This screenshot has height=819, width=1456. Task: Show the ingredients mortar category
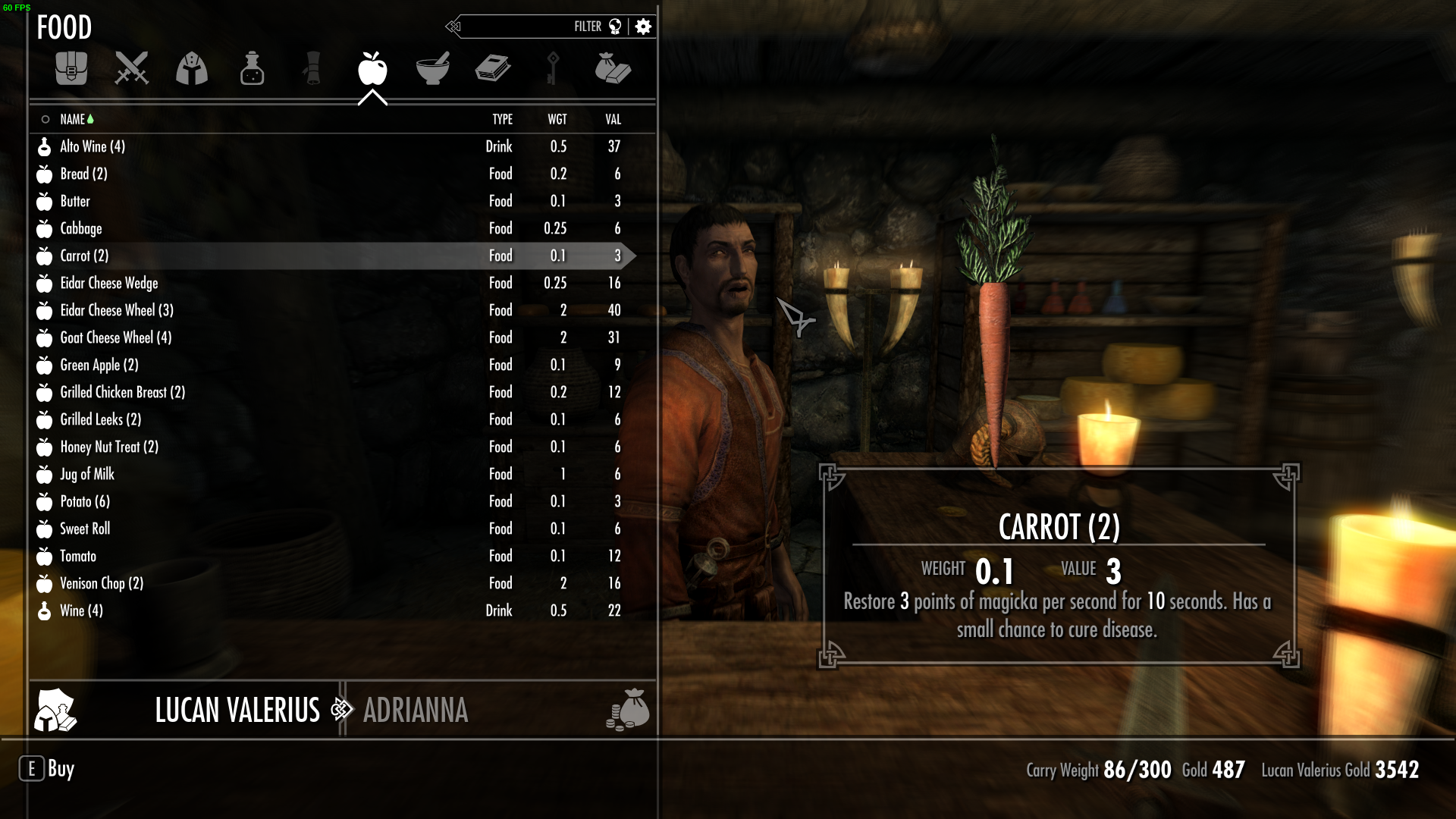pos(433,69)
